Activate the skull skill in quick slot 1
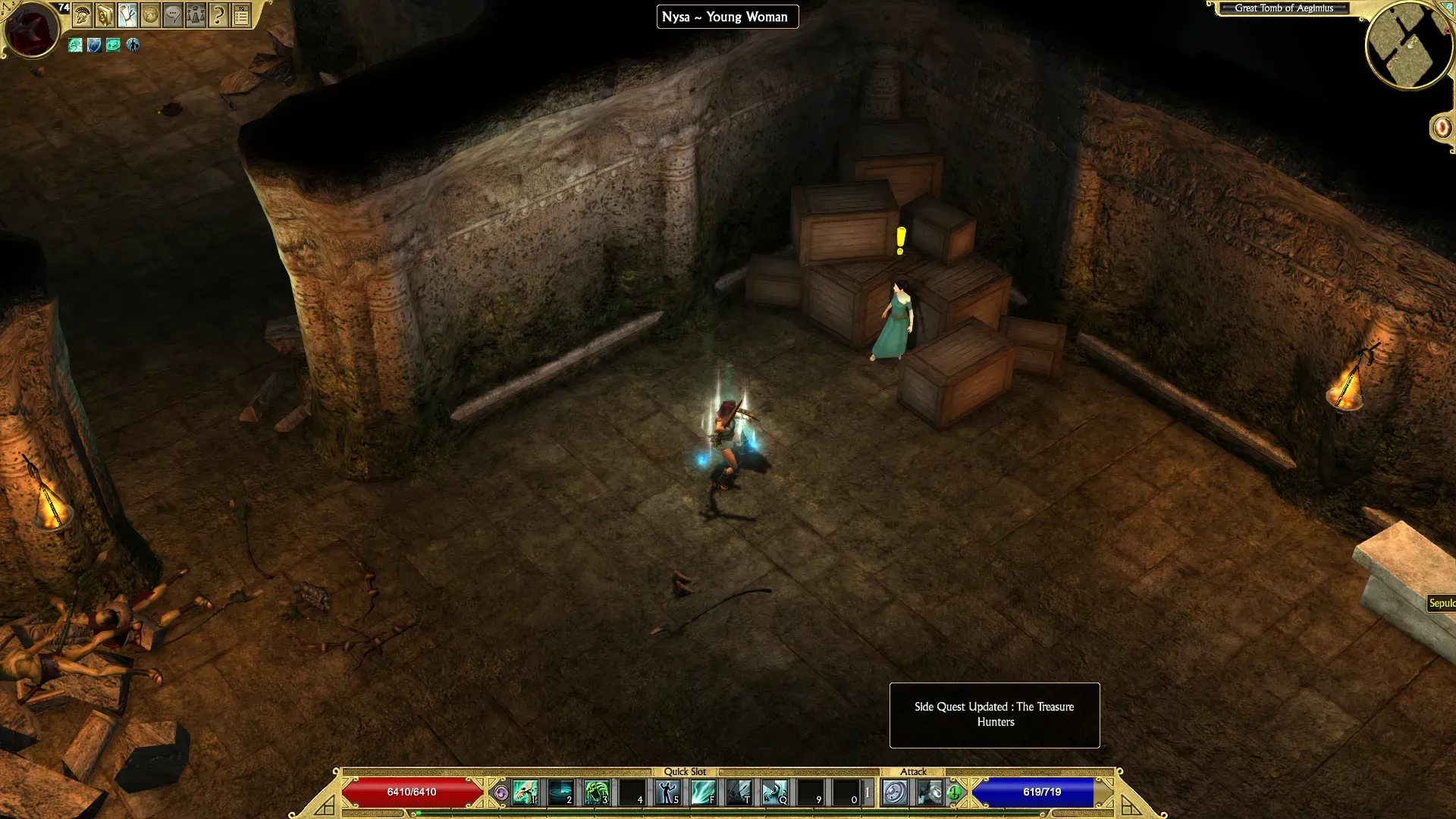 525,792
